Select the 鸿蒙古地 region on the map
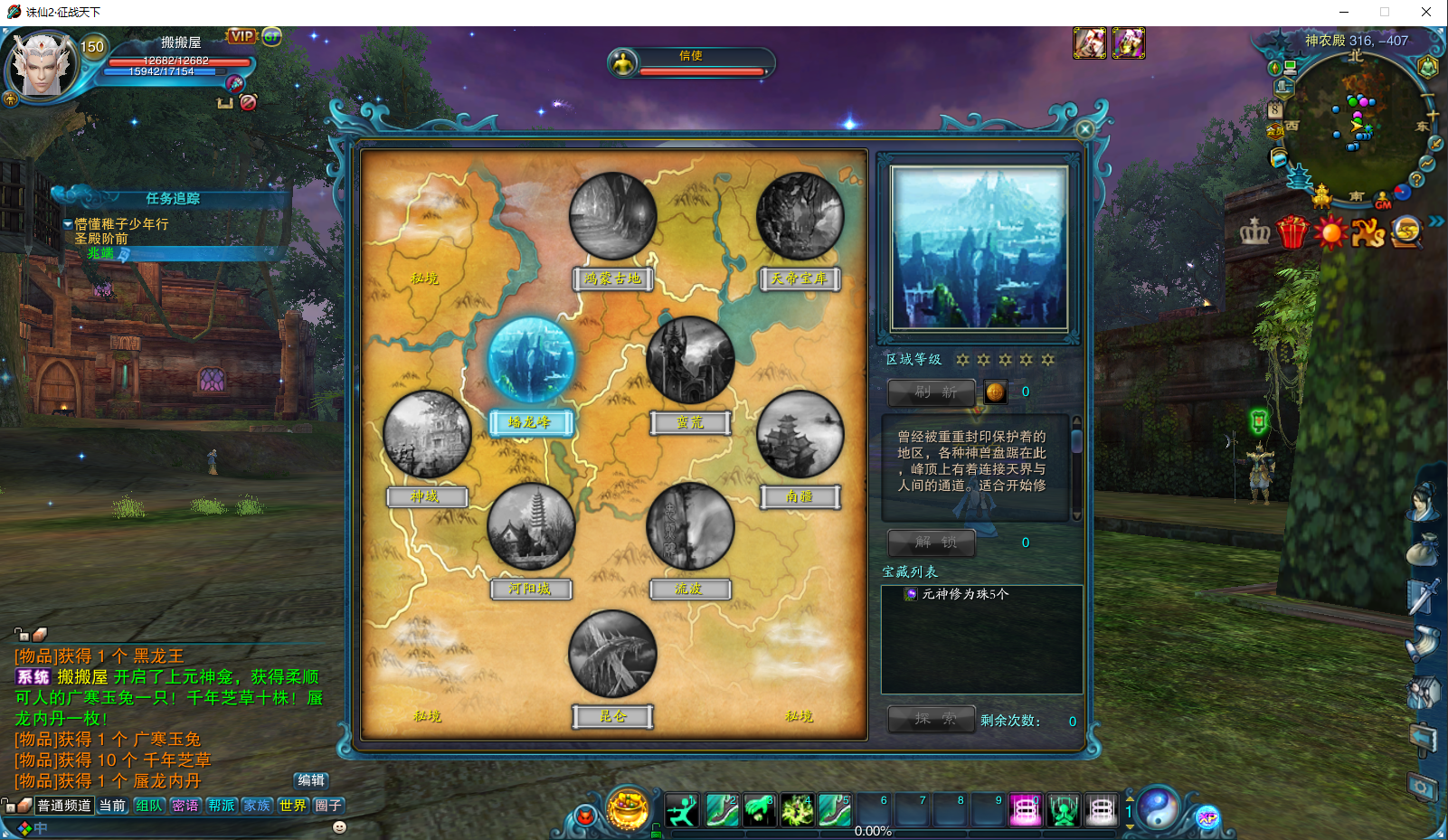This screenshot has width=1448, height=840. (612, 217)
